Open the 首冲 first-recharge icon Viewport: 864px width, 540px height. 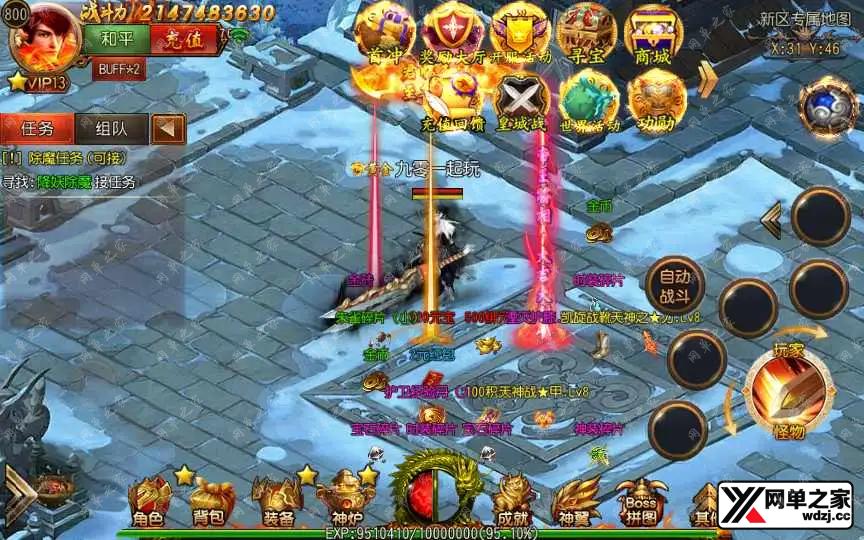click(385, 33)
